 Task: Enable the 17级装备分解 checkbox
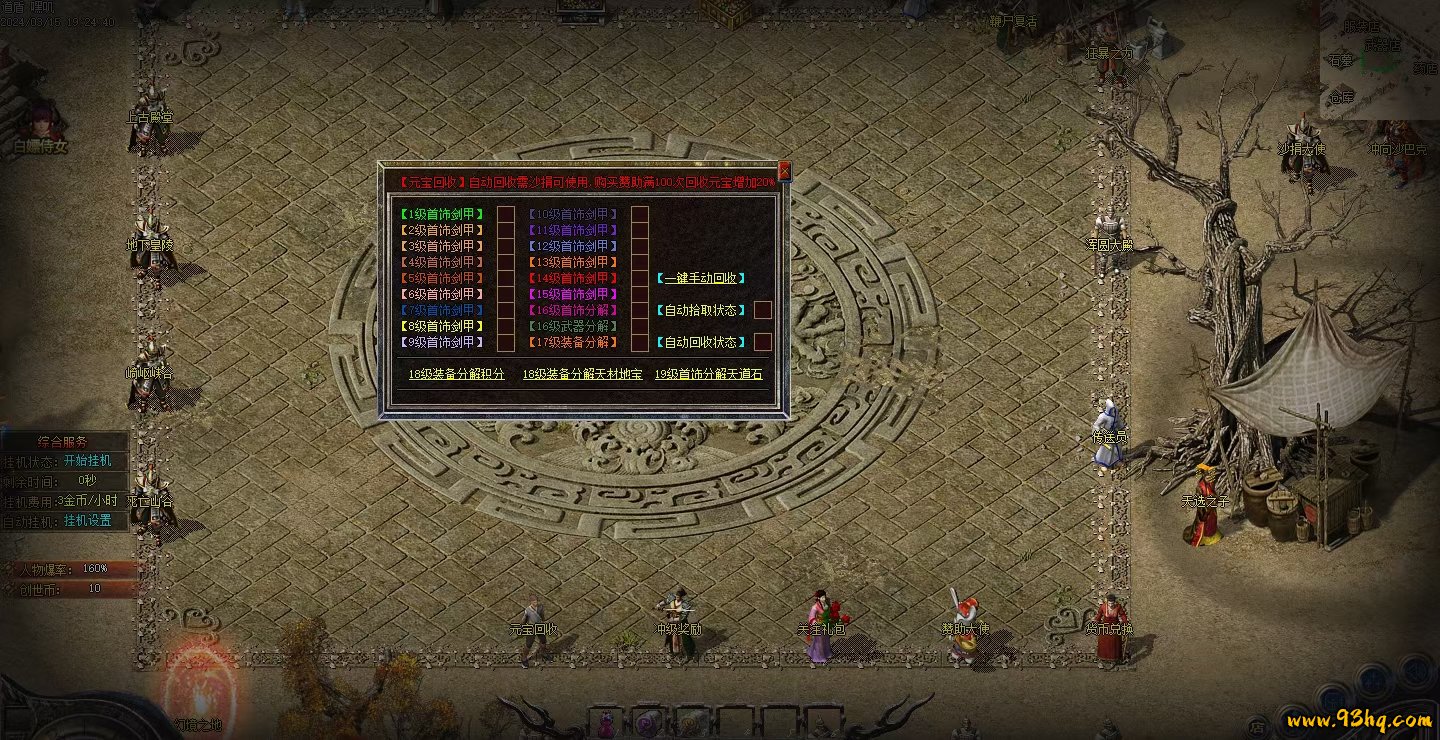coord(640,342)
